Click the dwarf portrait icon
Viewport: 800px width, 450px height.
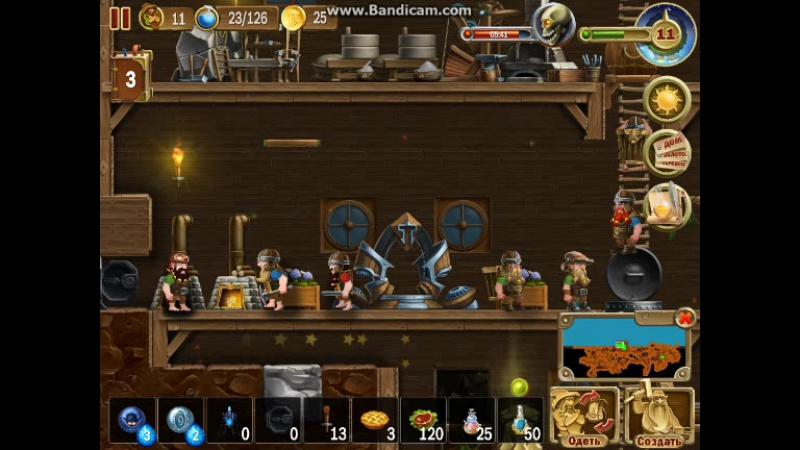[x=152, y=17]
